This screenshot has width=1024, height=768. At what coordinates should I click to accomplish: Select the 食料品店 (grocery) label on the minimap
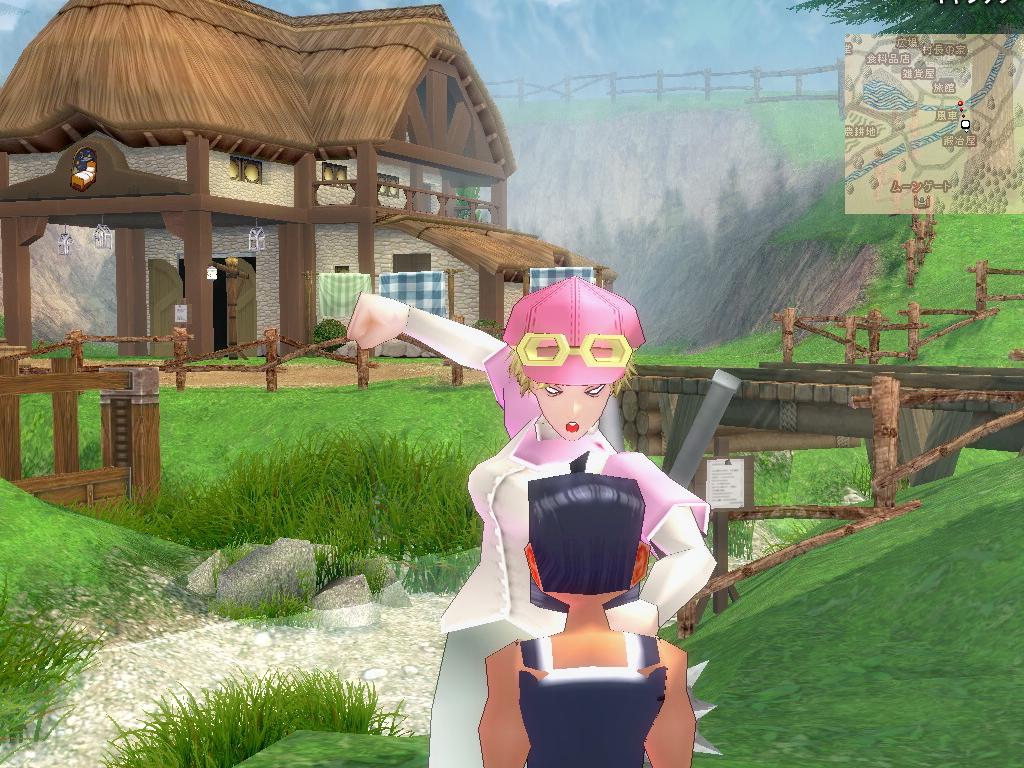(889, 58)
